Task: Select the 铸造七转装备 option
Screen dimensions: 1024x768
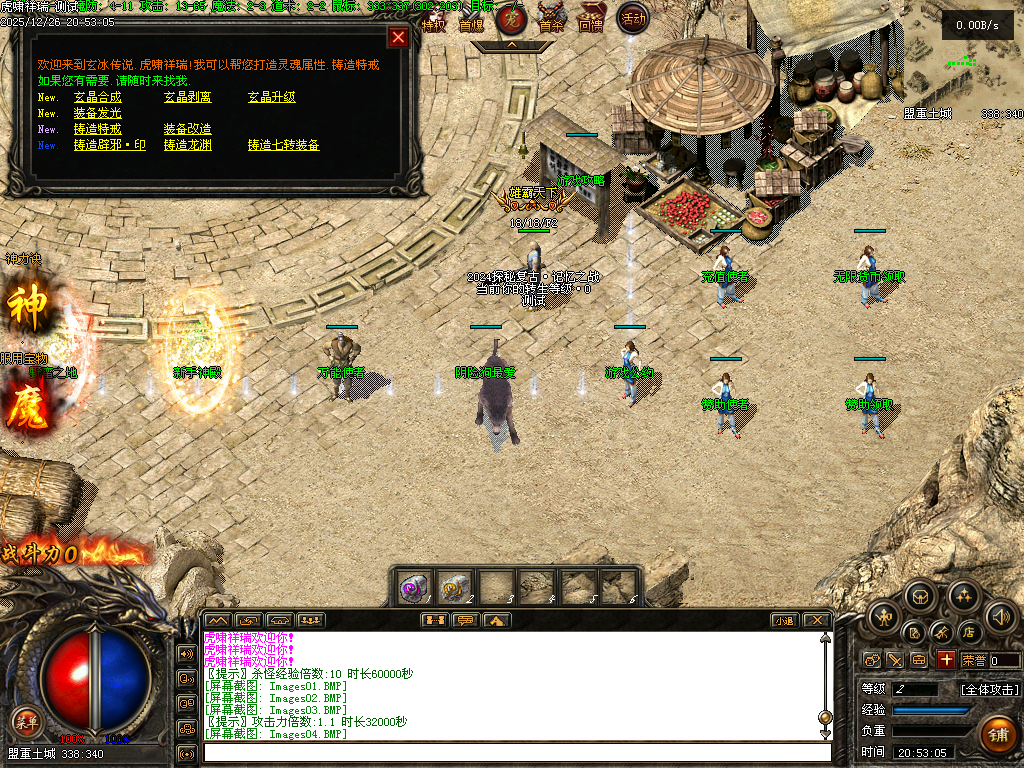Action: coord(284,146)
